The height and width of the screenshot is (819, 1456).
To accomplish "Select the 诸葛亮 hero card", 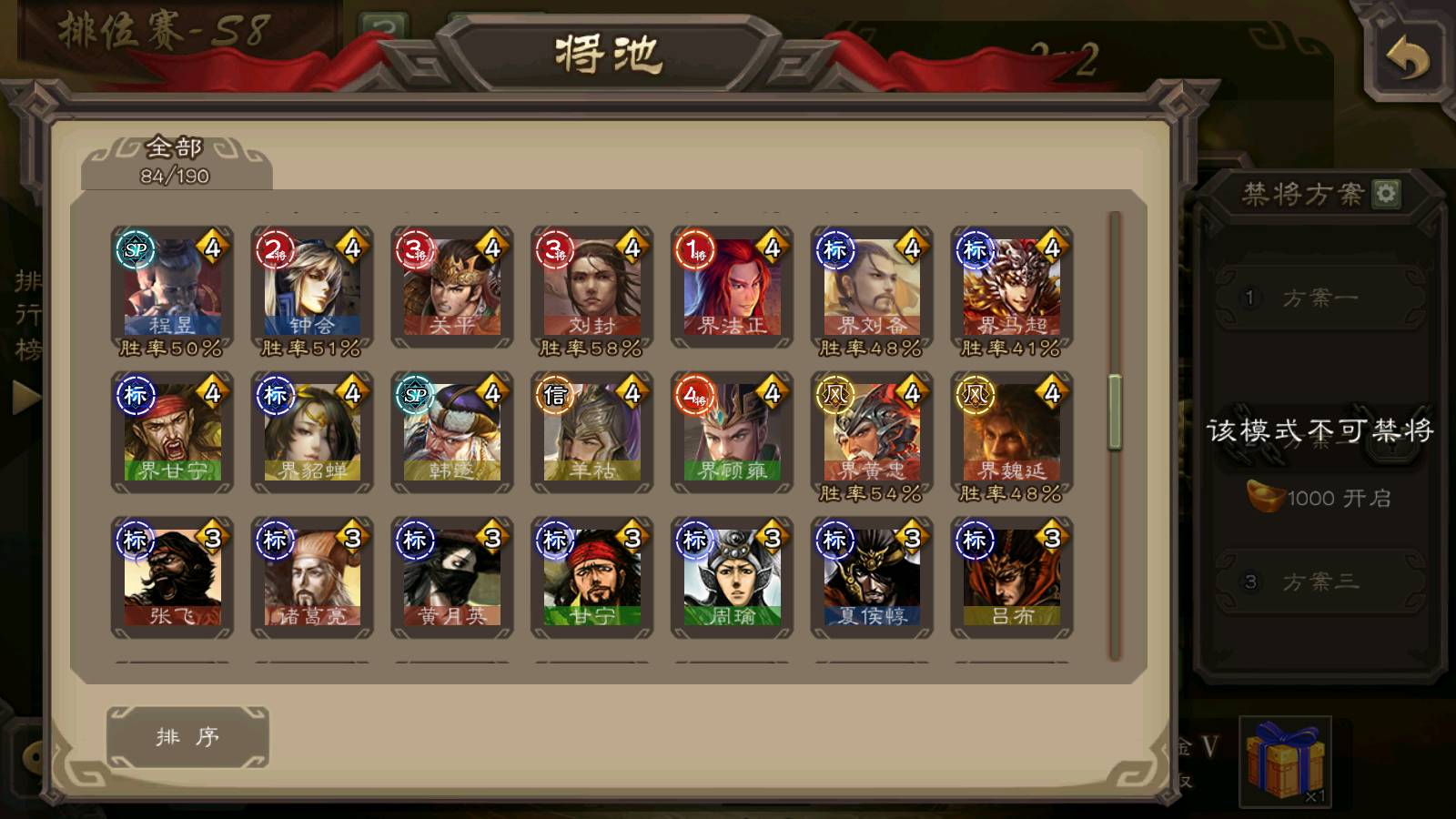I will tap(312, 578).
